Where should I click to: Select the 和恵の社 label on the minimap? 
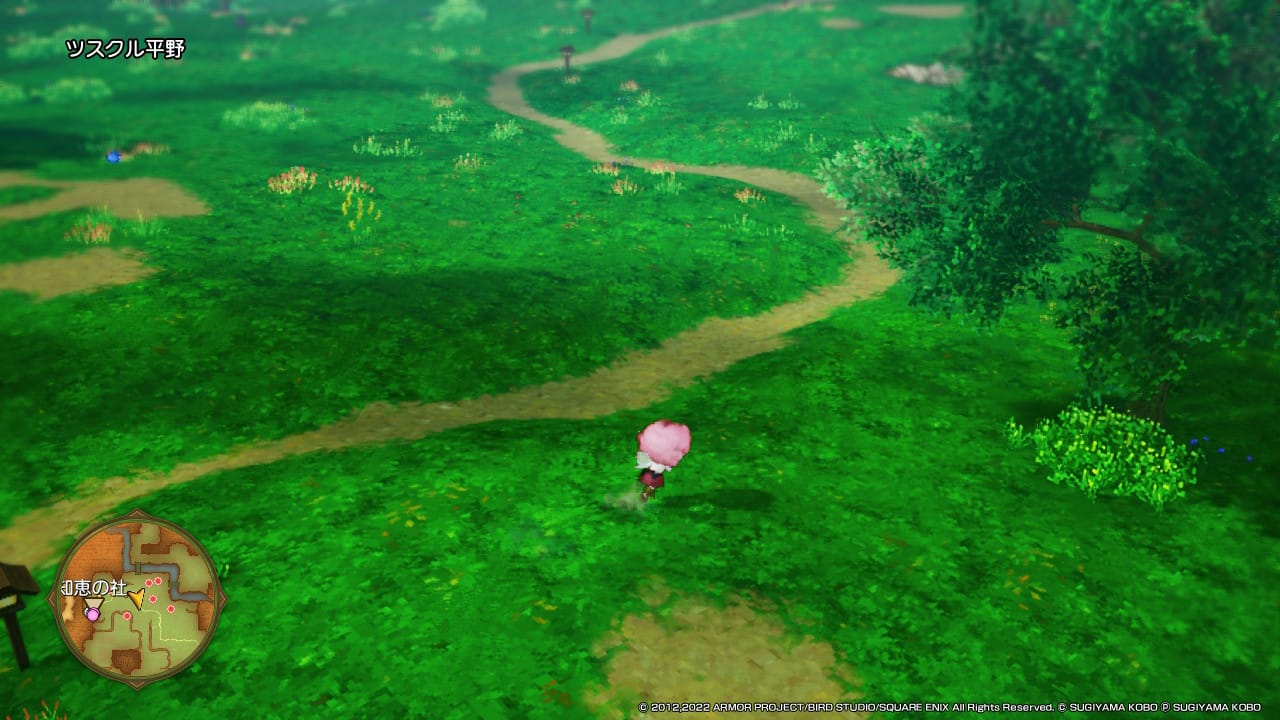pyautogui.click(x=92, y=587)
